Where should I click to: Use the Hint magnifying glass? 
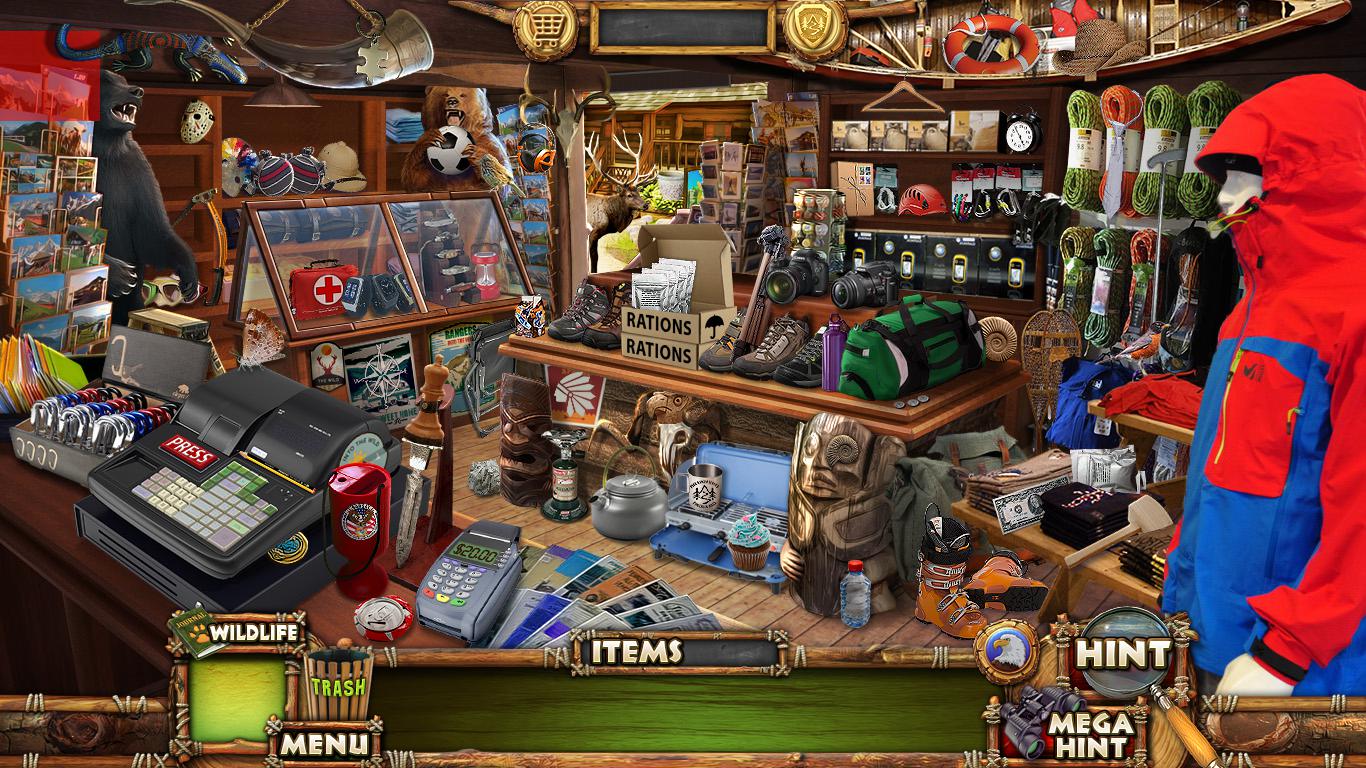pyautogui.click(x=1121, y=655)
